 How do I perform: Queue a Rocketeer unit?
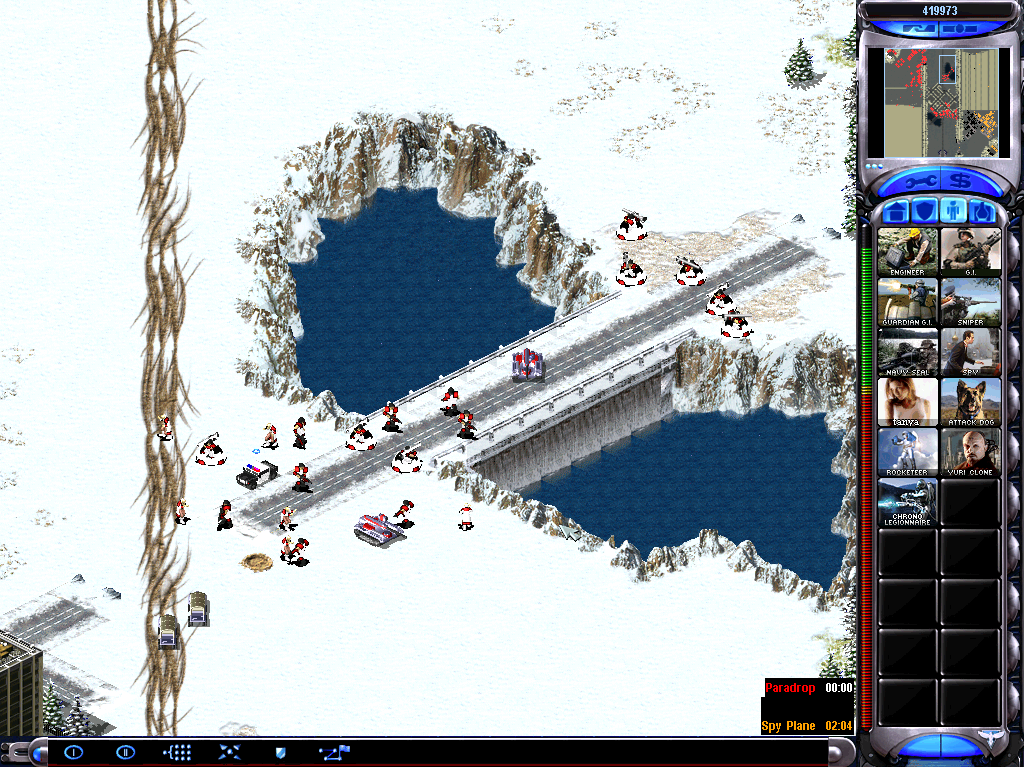908,452
